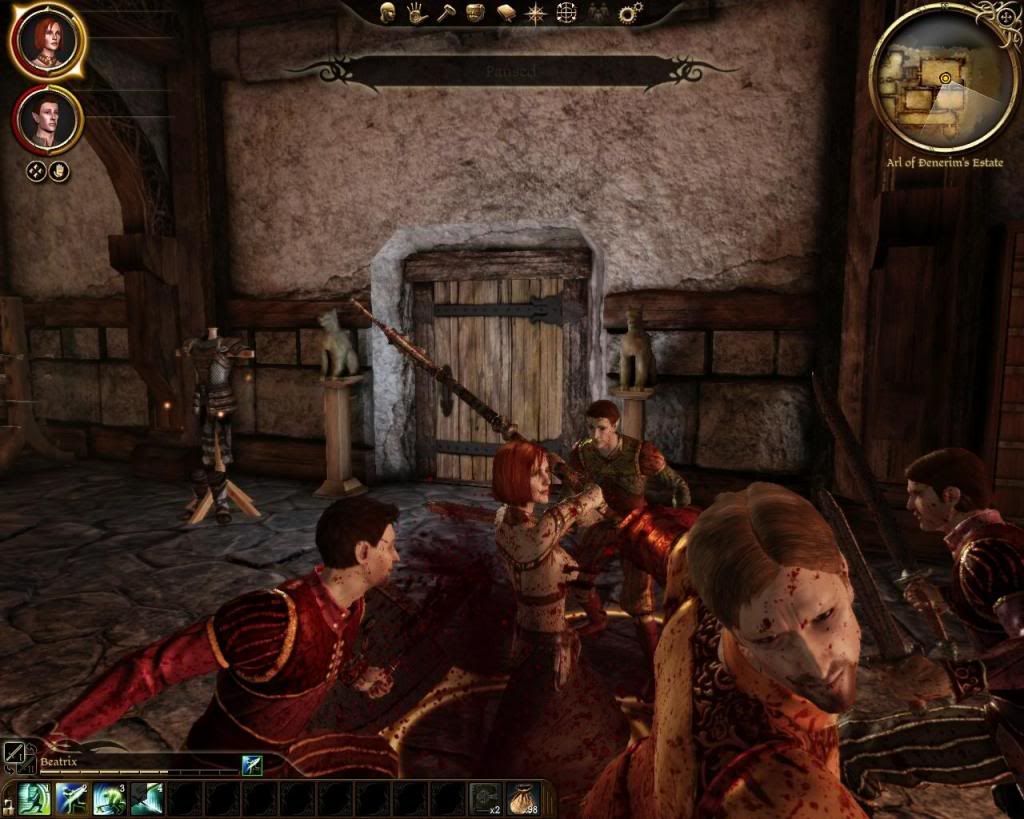Open the journal book icon
Viewport: 1024px width, 819px height.
[x=506, y=13]
